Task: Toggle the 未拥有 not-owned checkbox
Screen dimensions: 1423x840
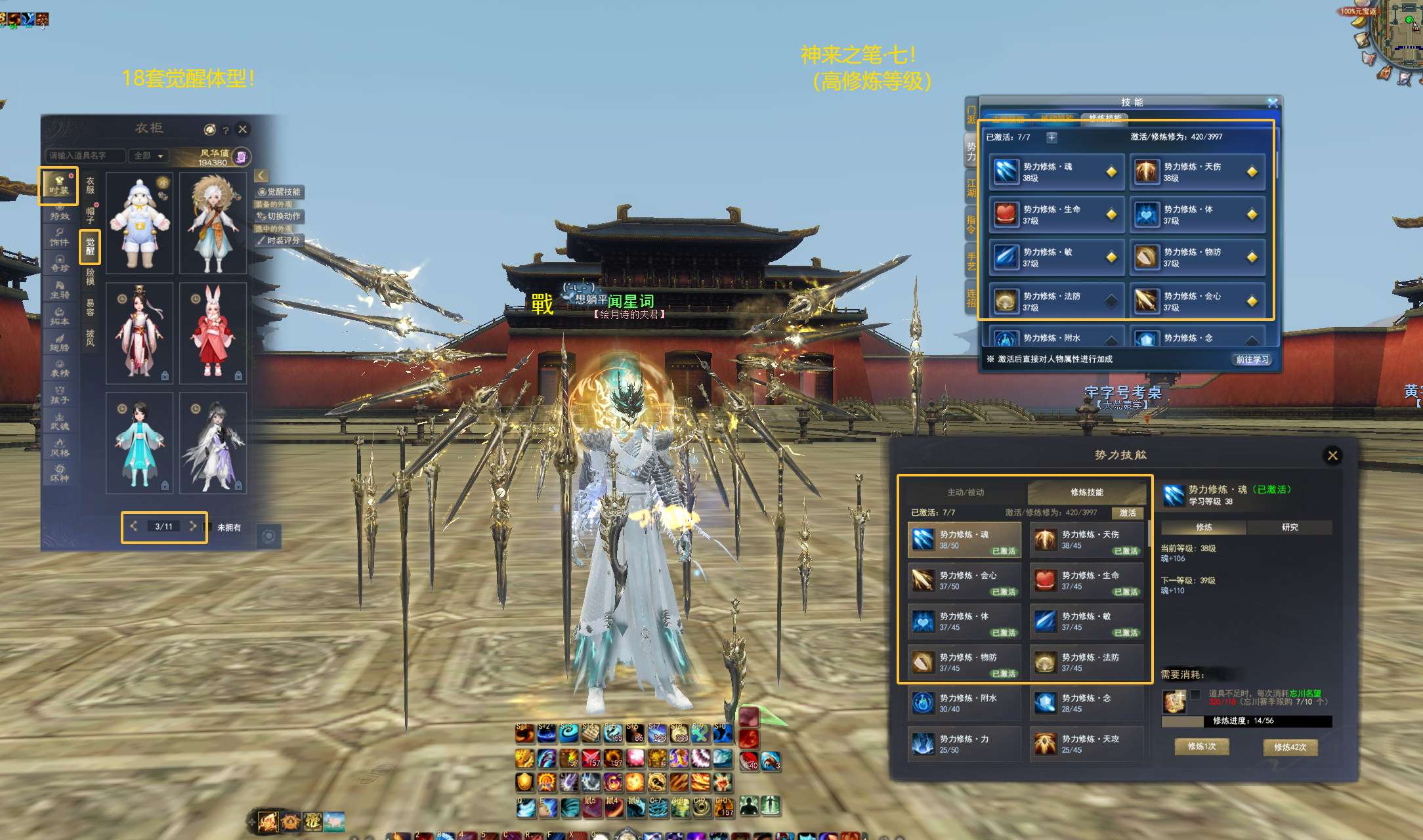Action: pos(209,527)
